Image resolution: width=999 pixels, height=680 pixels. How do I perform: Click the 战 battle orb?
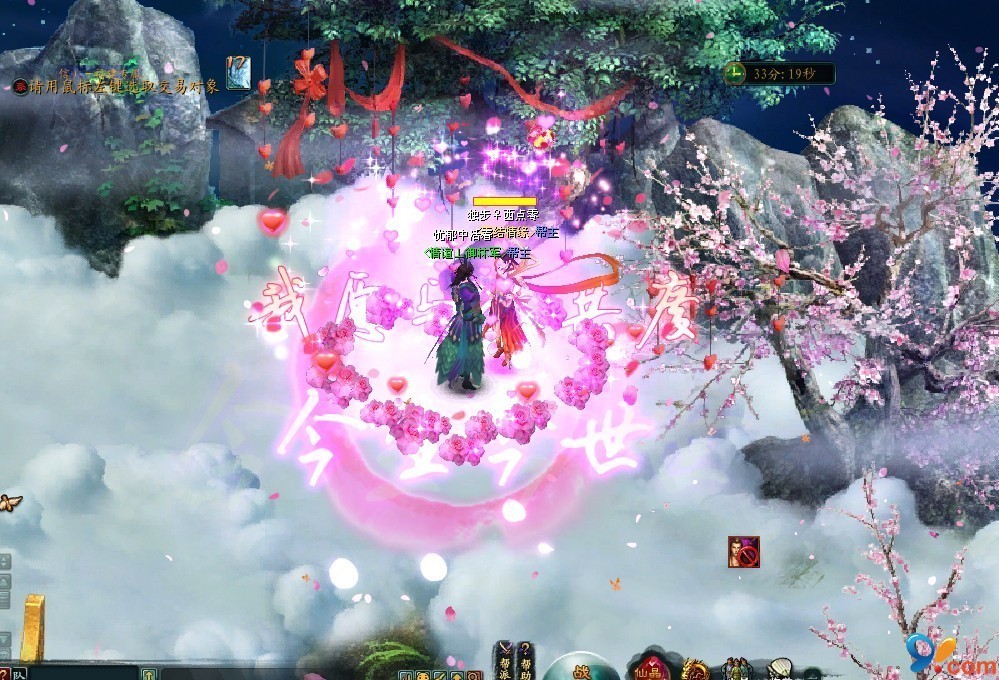tap(582, 670)
